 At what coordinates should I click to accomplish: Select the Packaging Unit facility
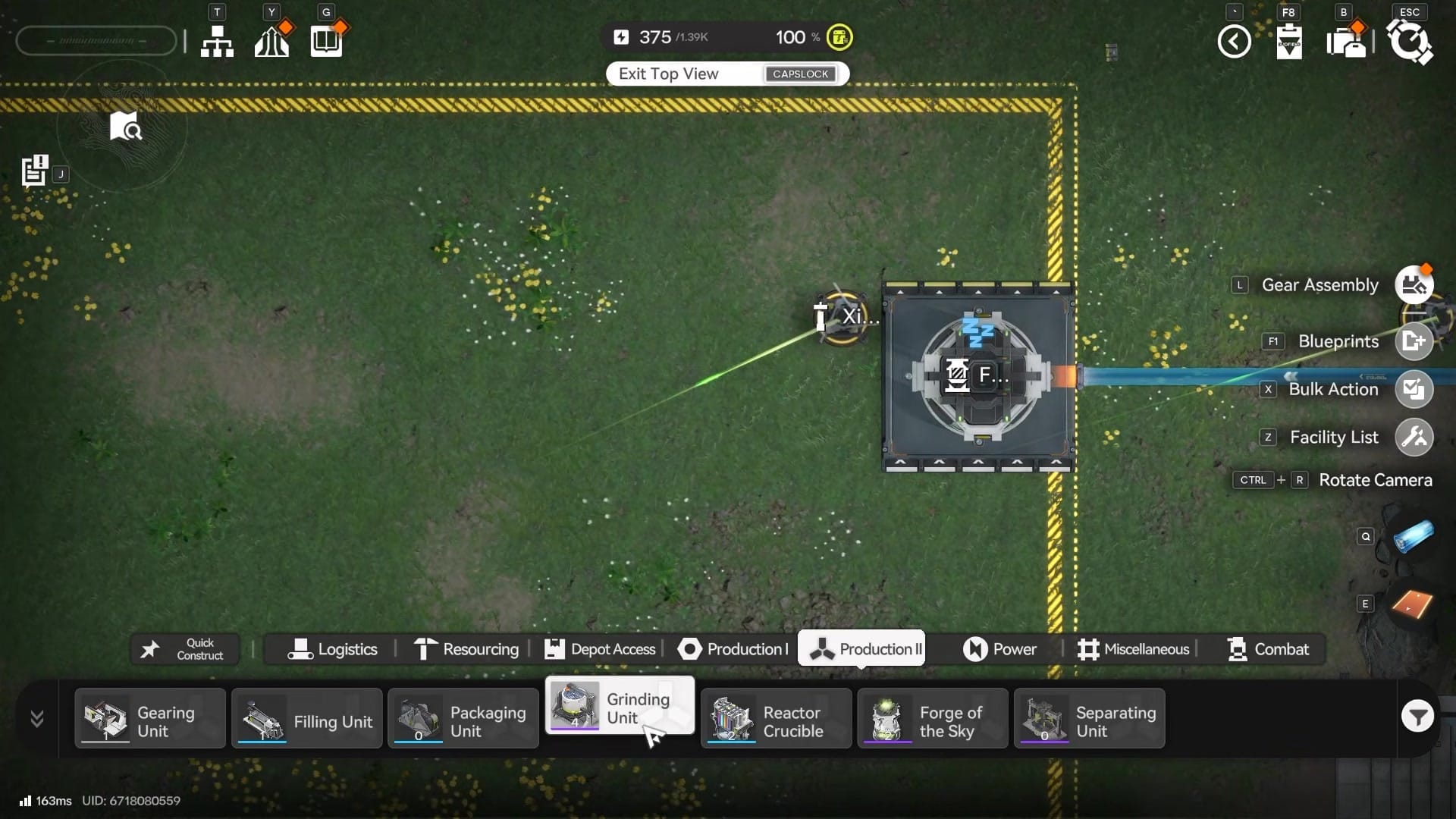463,719
